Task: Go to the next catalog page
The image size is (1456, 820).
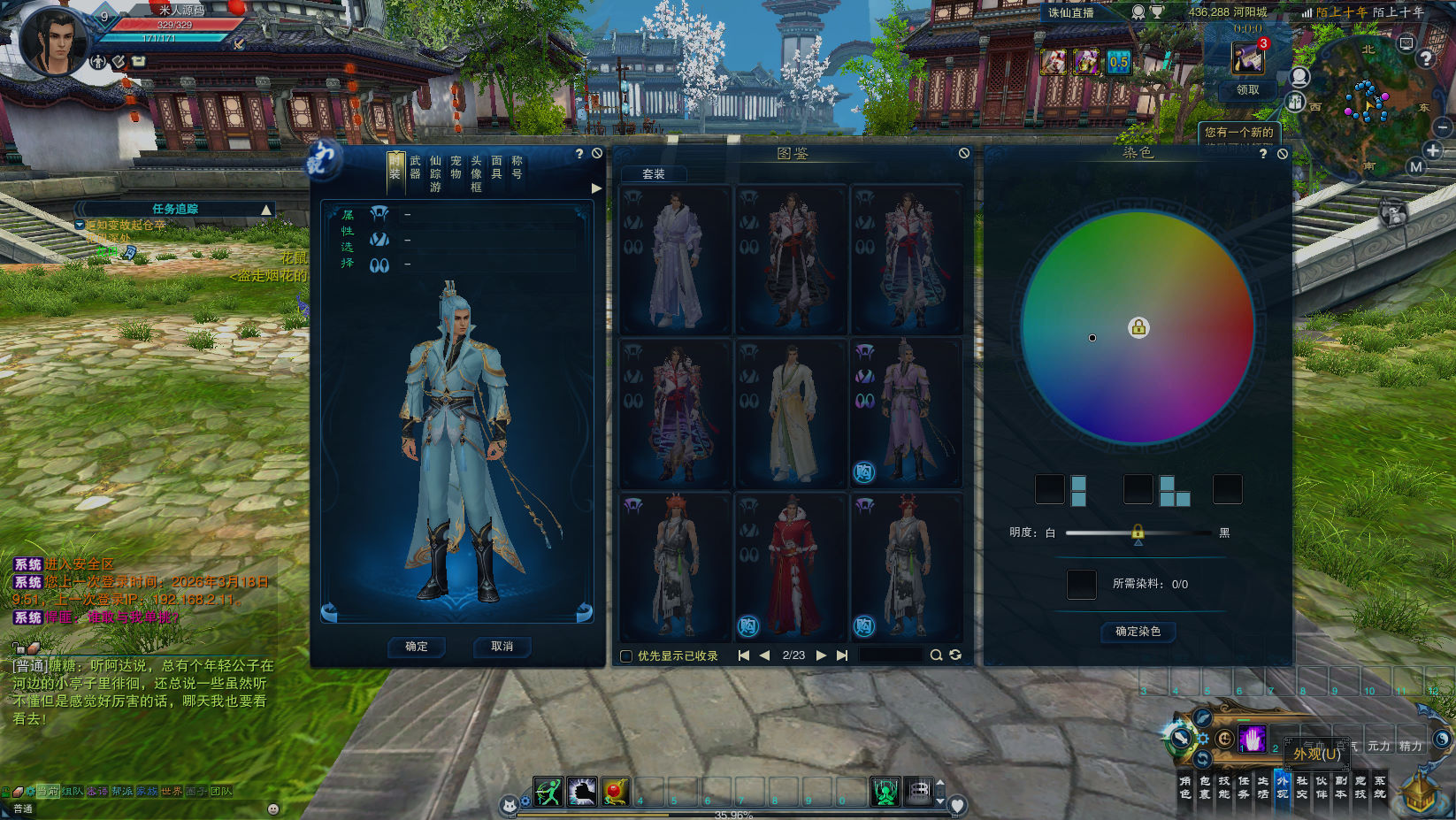Action: [x=821, y=655]
